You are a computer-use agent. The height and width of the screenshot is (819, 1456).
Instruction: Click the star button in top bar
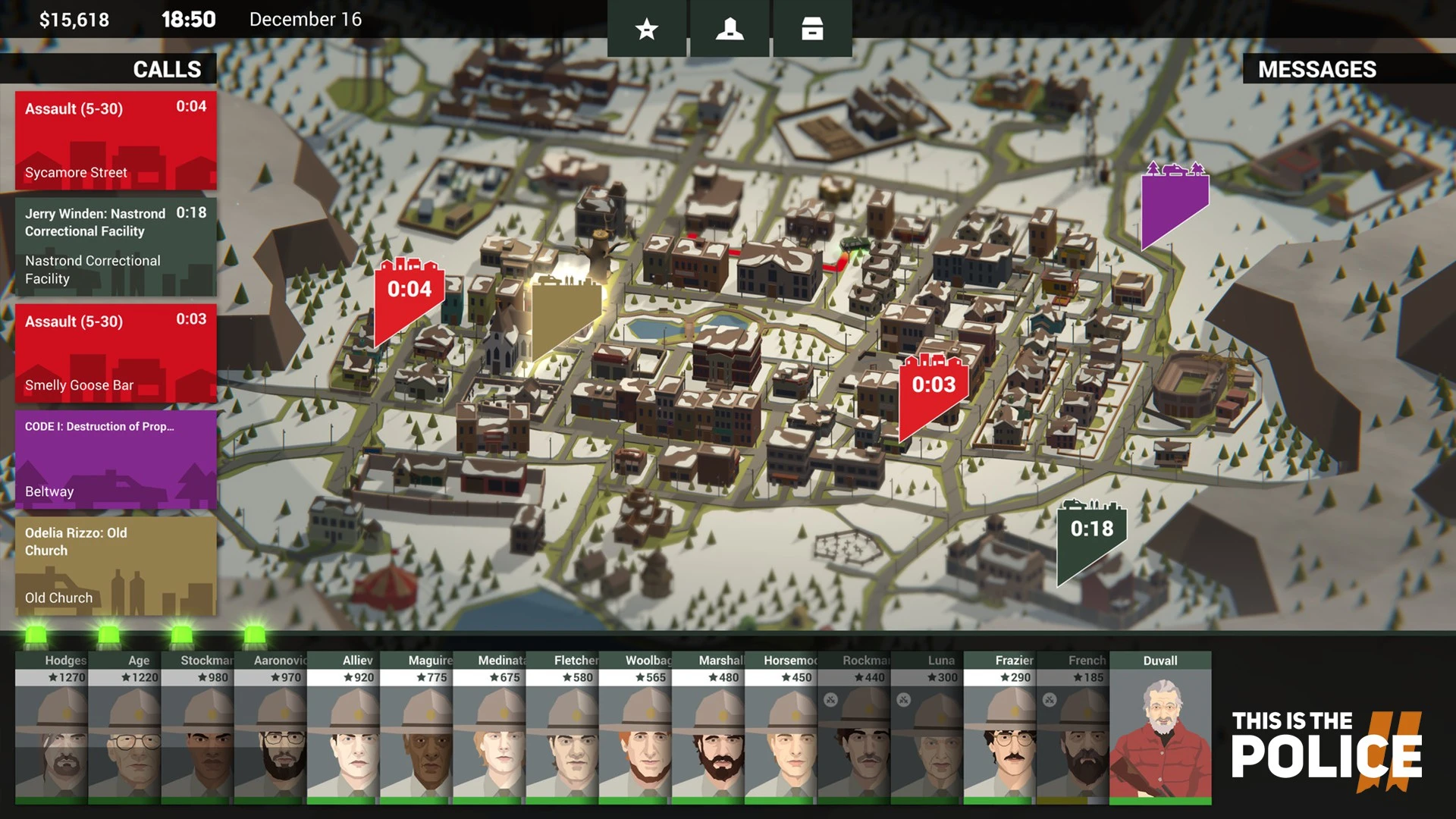(x=647, y=29)
